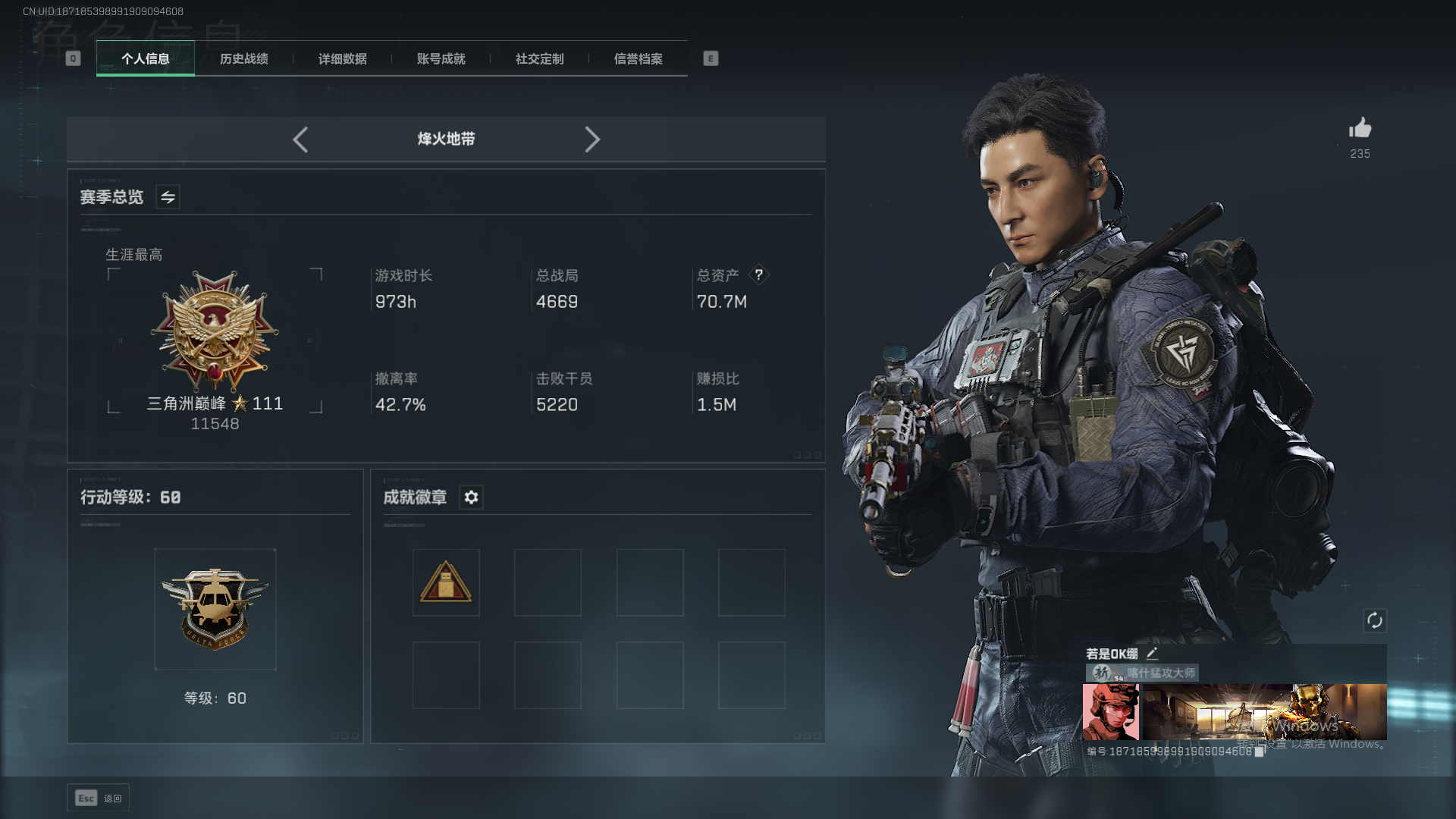Click the helicopter operation level emblem
This screenshot has height=819, width=1456.
tap(215, 609)
